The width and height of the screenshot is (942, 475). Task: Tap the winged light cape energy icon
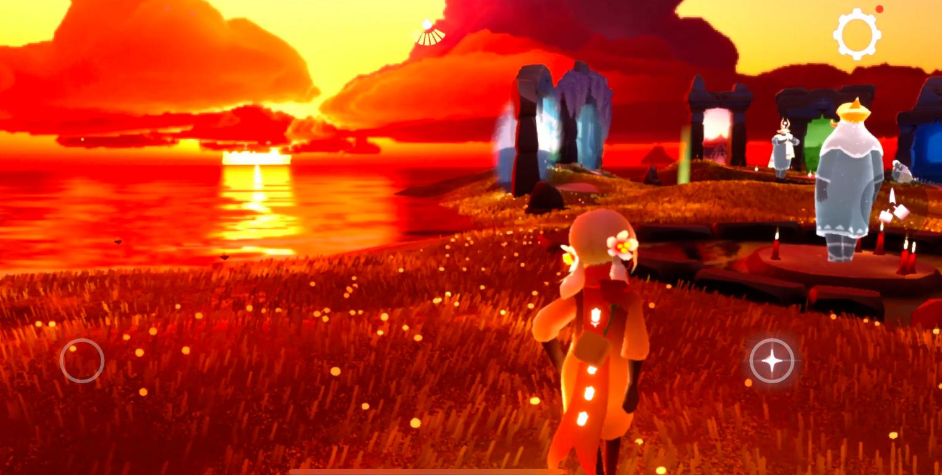pyautogui.click(x=431, y=33)
